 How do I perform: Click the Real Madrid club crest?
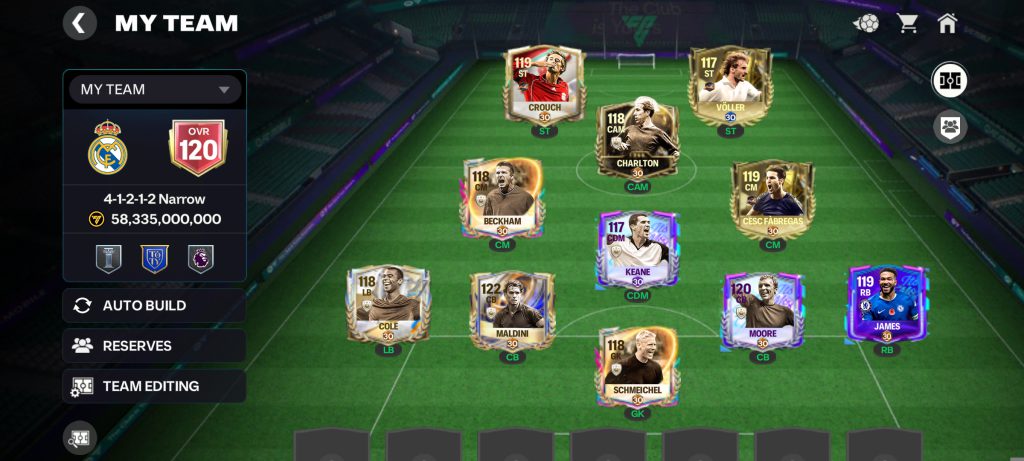(x=107, y=148)
